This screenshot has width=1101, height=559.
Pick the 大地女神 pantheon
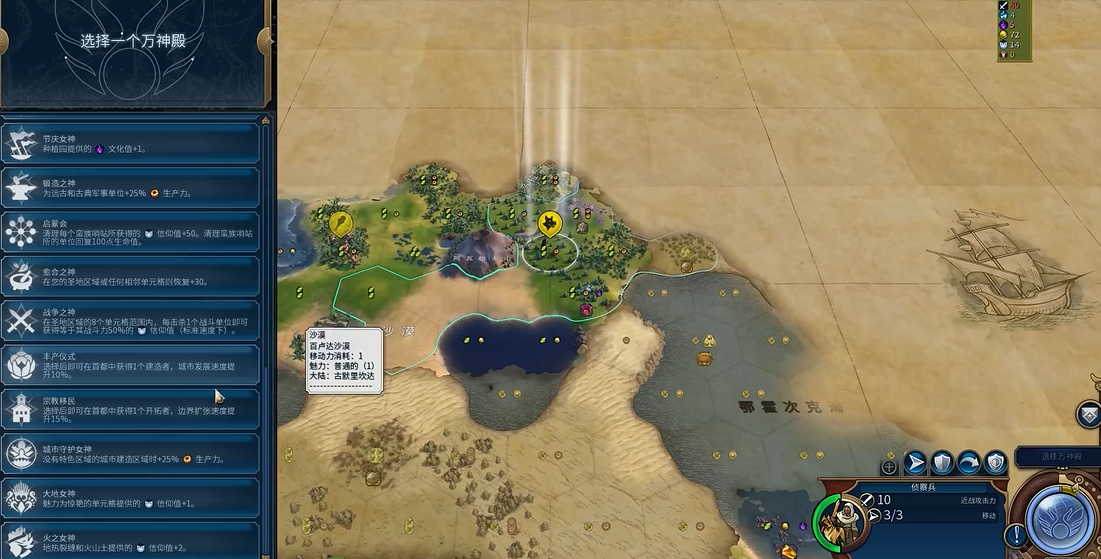pyautogui.click(x=131, y=497)
